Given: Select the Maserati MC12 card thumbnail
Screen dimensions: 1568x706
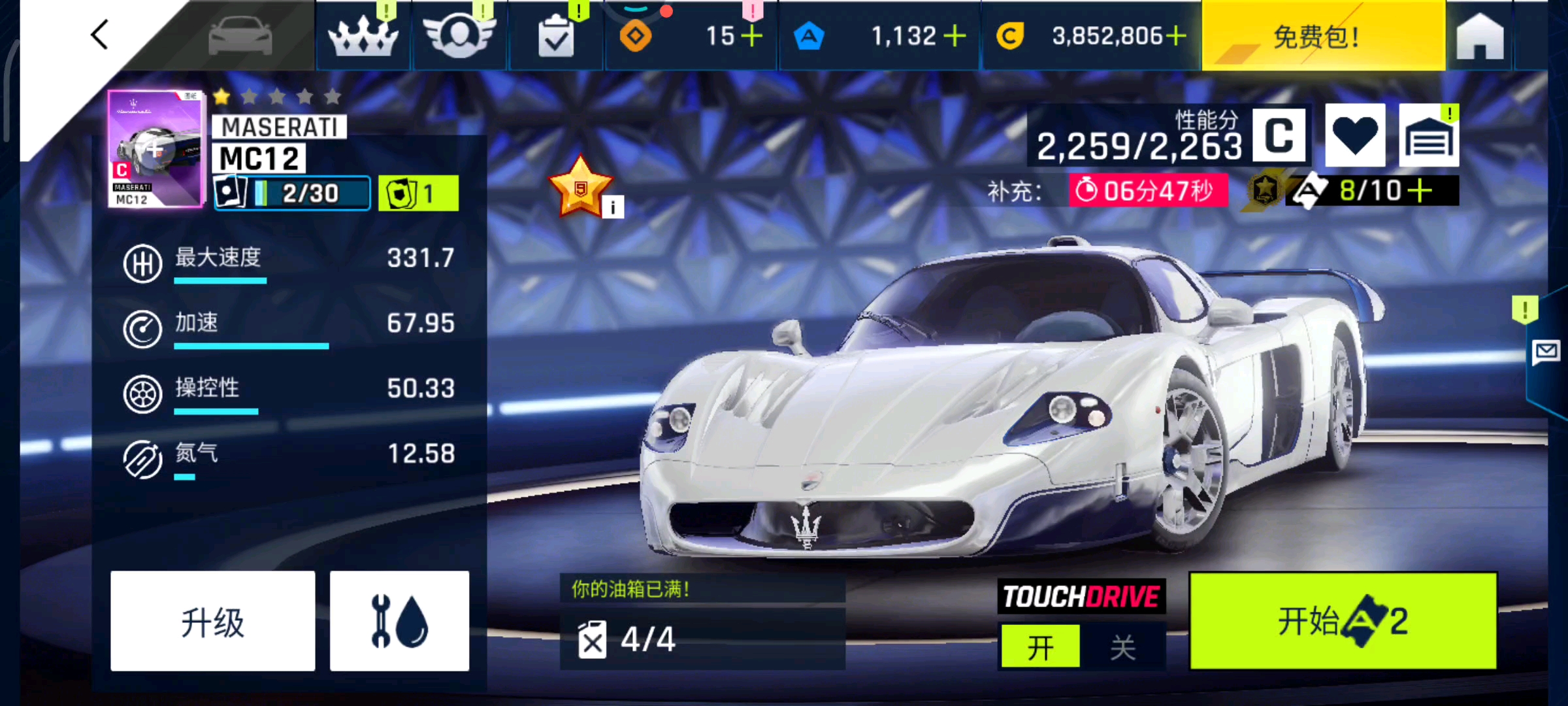Looking at the screenshot, I should click(155, 149).
